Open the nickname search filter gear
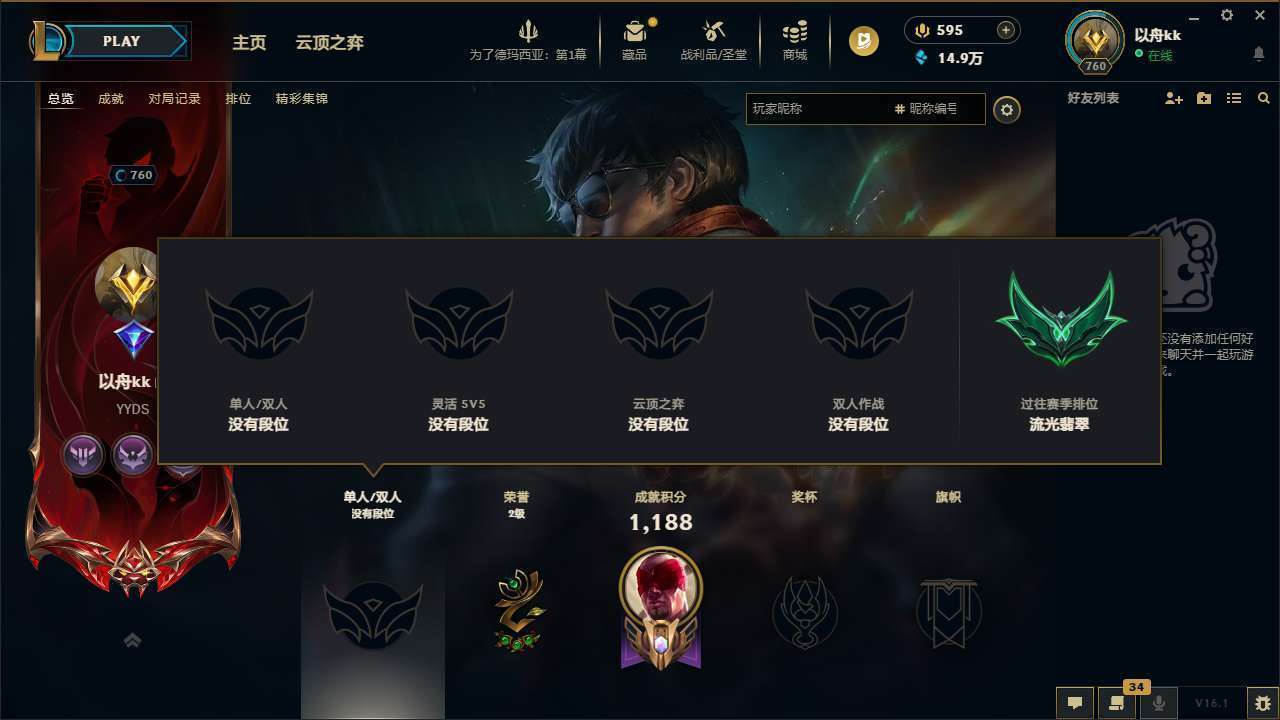This screenshot has height=720, width=1280. click(x=1007, y=110)
